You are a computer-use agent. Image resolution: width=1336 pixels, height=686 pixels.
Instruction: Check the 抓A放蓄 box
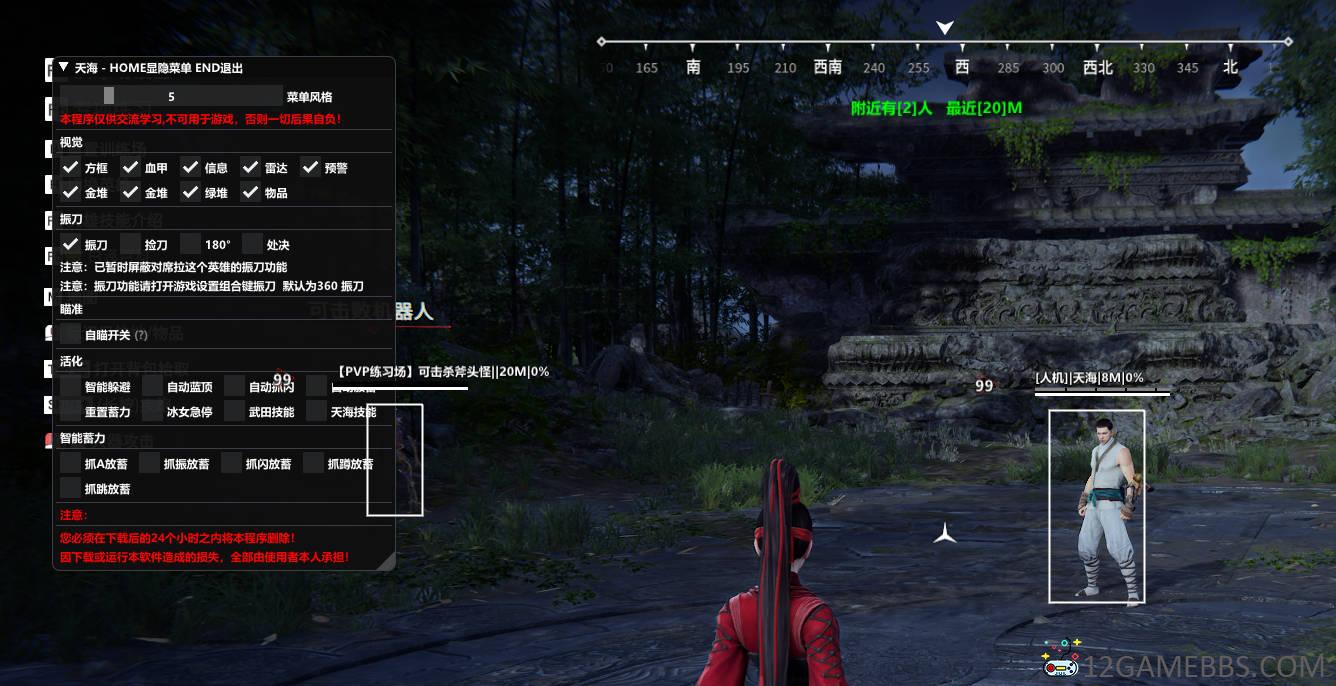[x=70, y=463]
